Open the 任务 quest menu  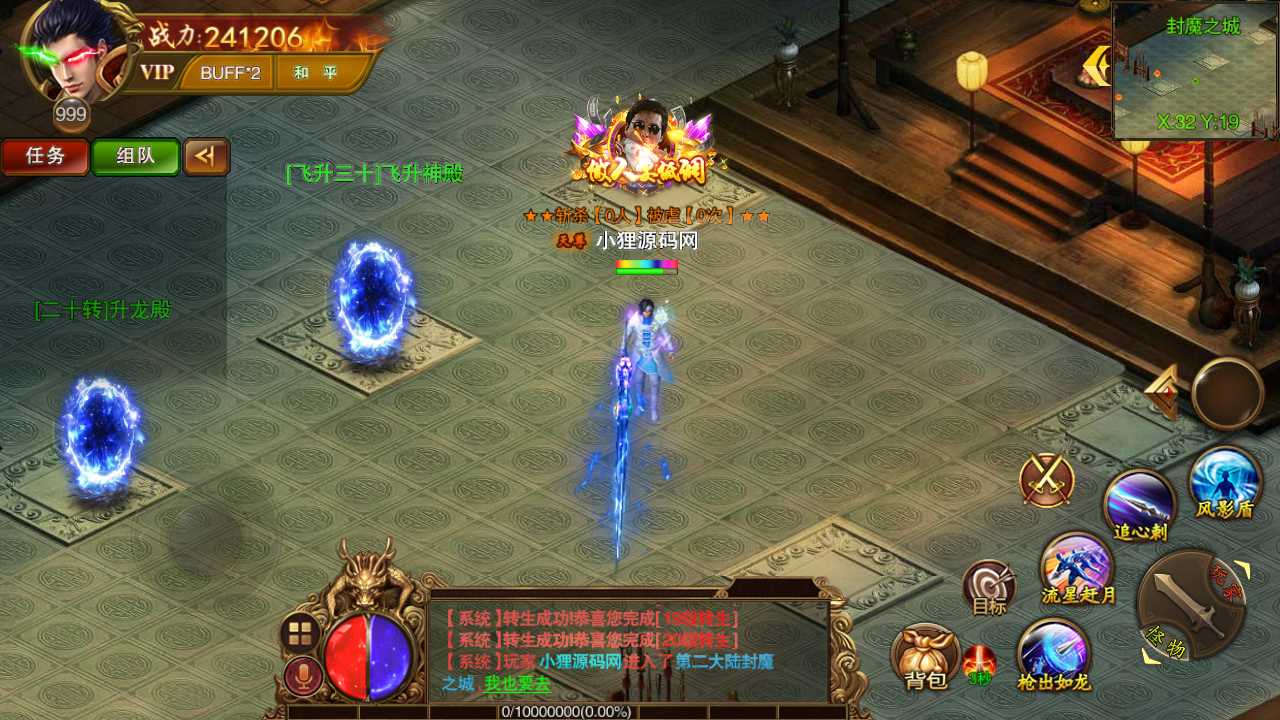(44, 157)
